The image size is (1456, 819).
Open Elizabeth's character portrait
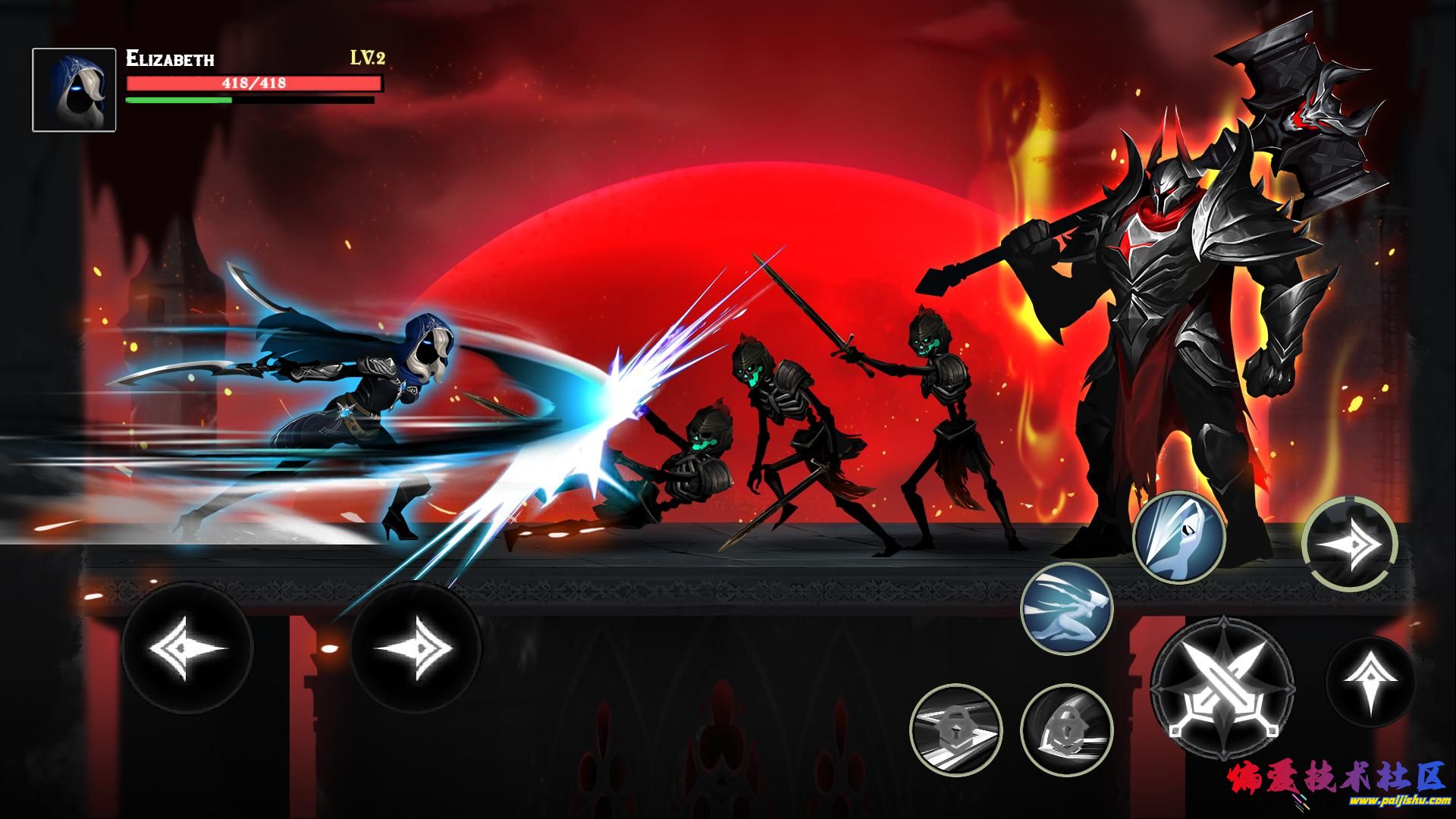(74, 90)
